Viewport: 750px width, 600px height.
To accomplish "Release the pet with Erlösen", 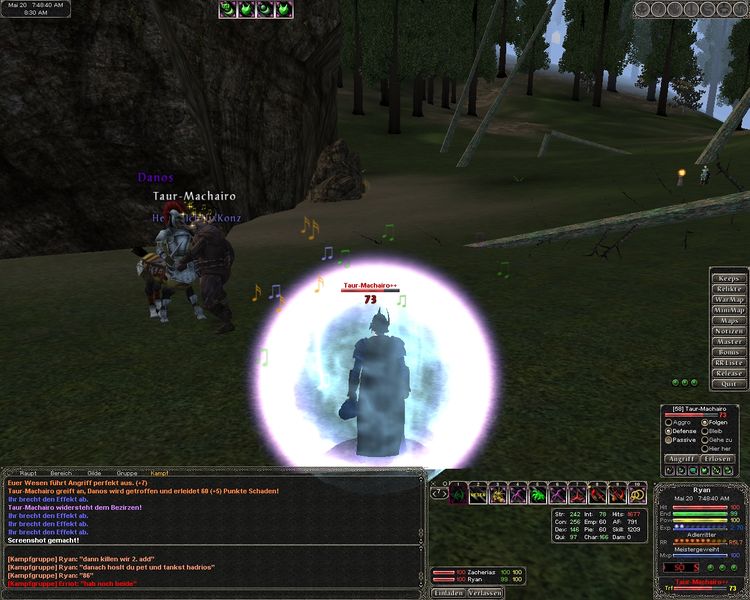I will click(x=717, y=459).
